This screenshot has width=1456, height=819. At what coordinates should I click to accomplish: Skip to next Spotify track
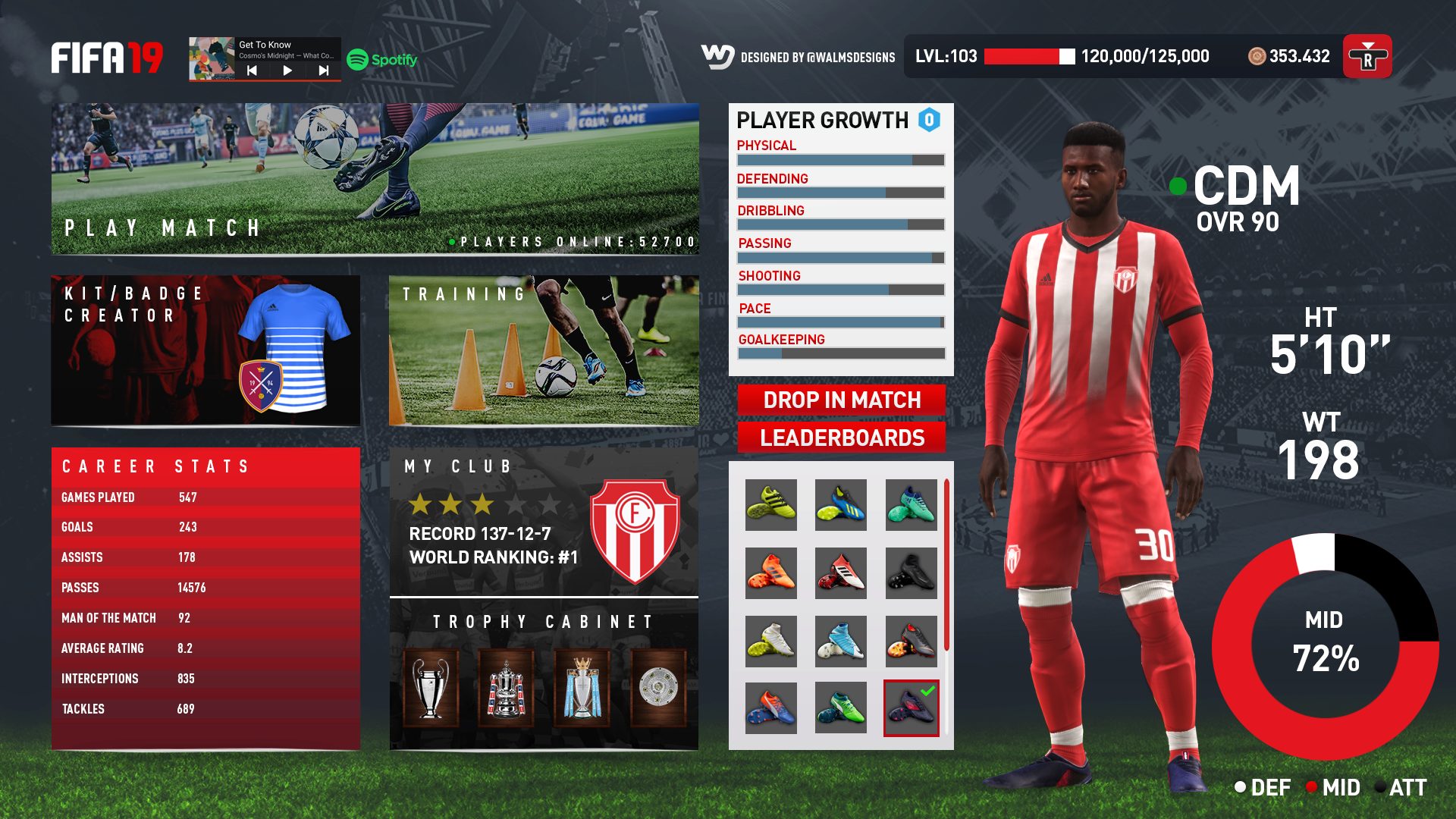[x=324, y=71]
